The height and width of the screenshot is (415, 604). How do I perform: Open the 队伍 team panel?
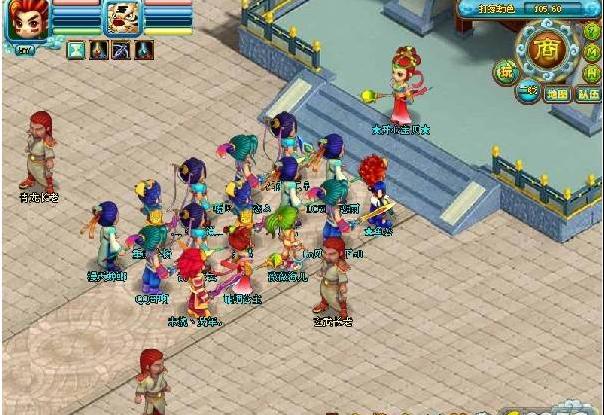588,95
